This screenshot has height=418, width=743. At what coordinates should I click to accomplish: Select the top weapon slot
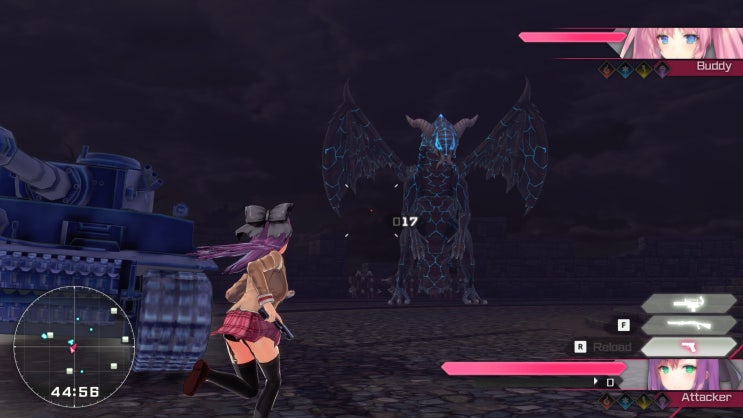click(688, 301)
